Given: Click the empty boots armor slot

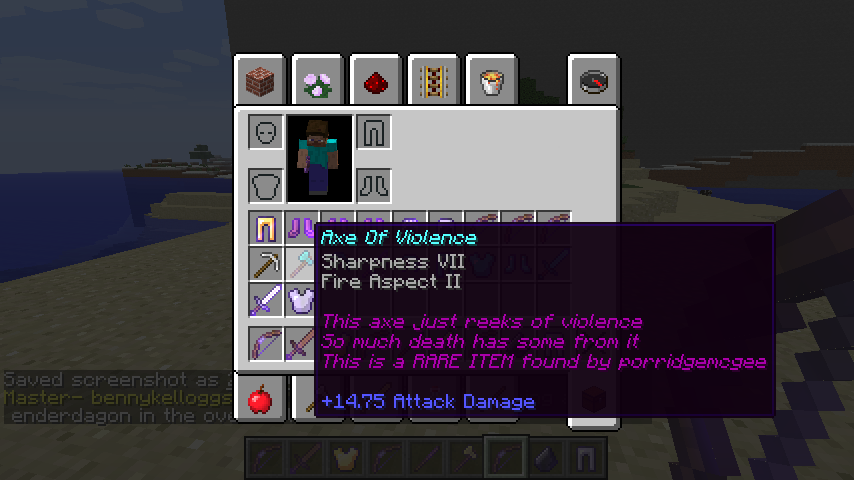Looking at the screenshot, I should pos(373,185).
